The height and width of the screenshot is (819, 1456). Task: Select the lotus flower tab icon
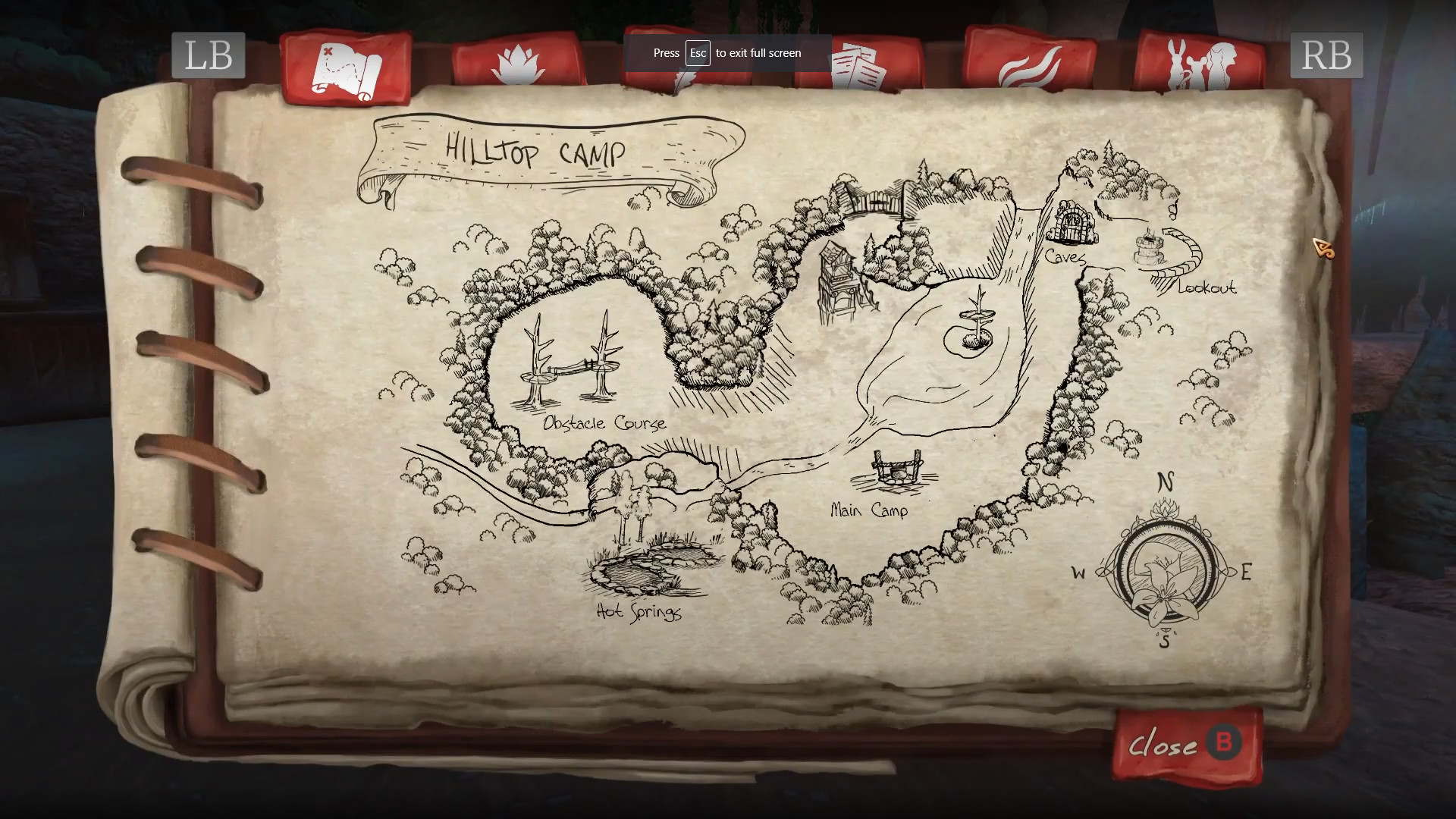coord(519,64)
